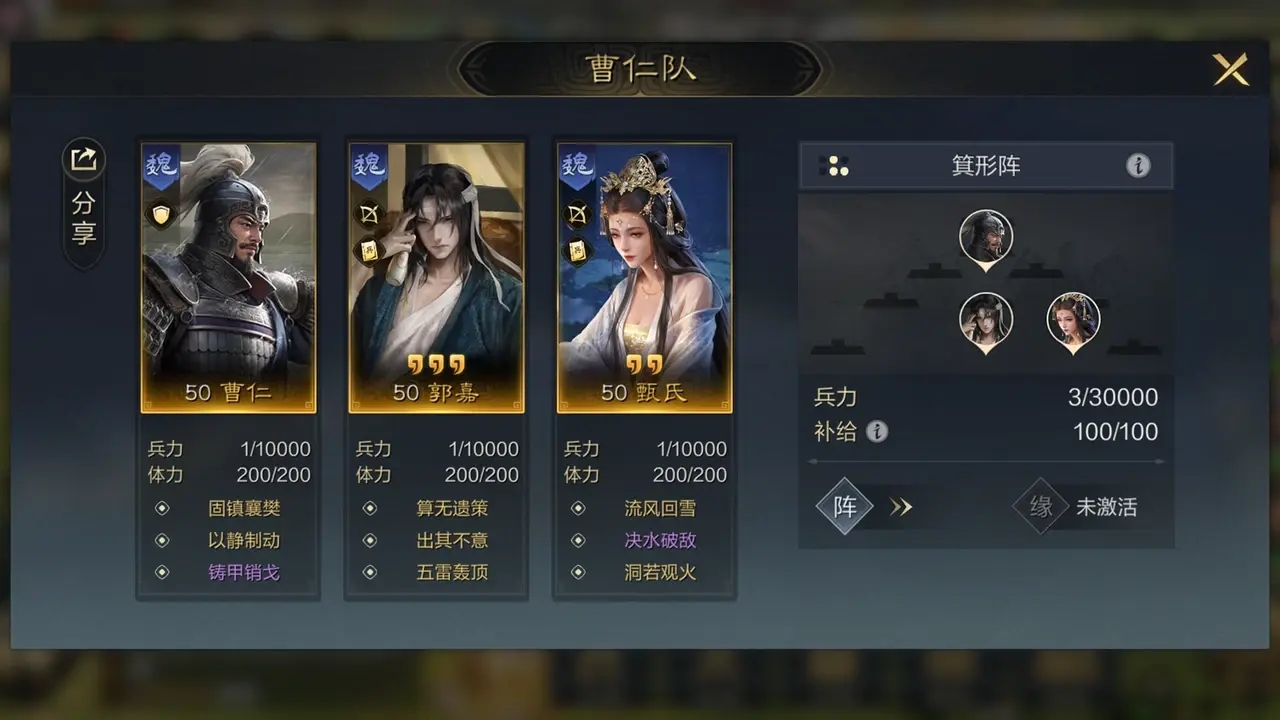Open the 阵 formation button
This screenshot has width=1280, height=720.
click(846, 506)
